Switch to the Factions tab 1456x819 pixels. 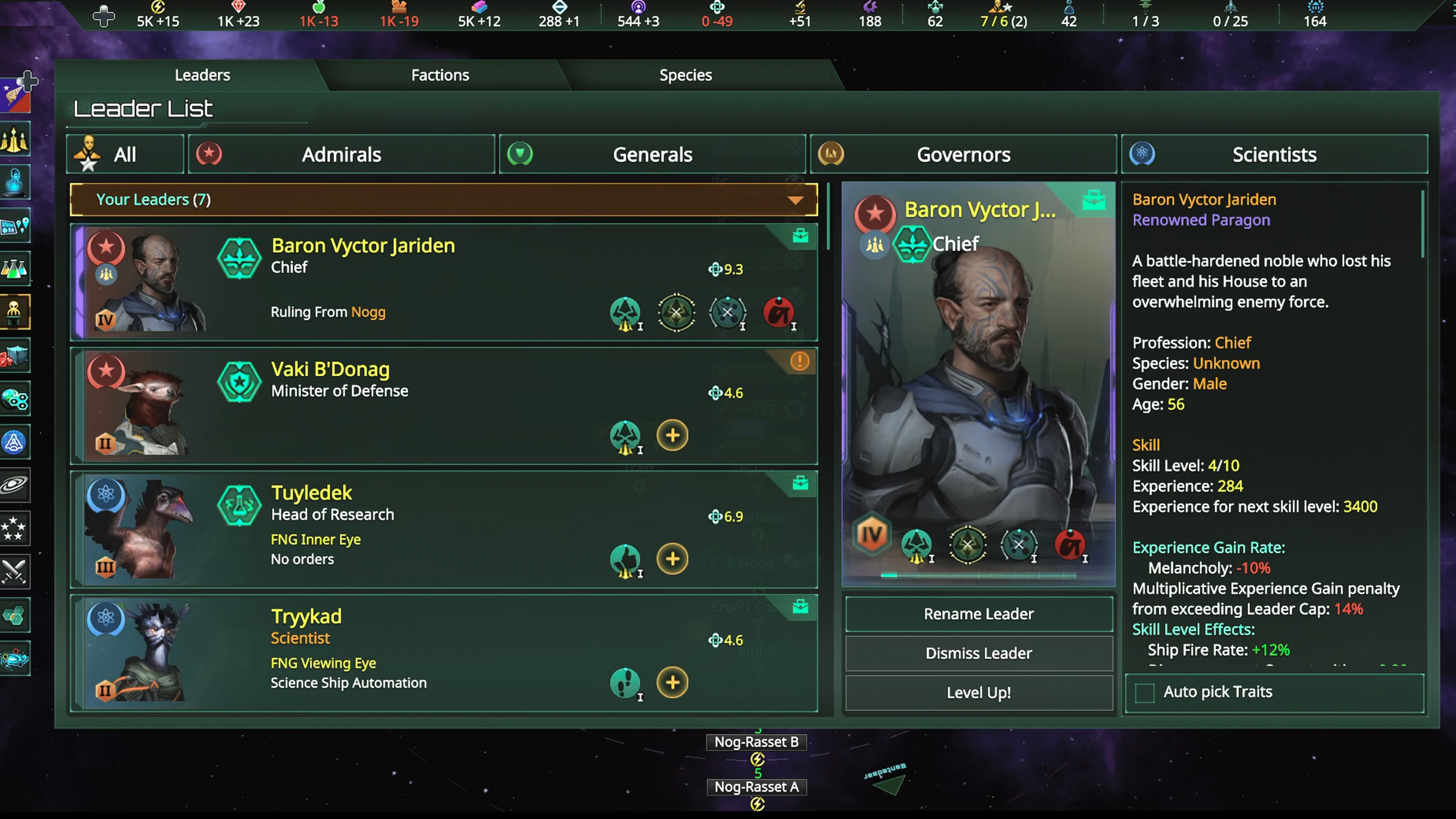440,75
